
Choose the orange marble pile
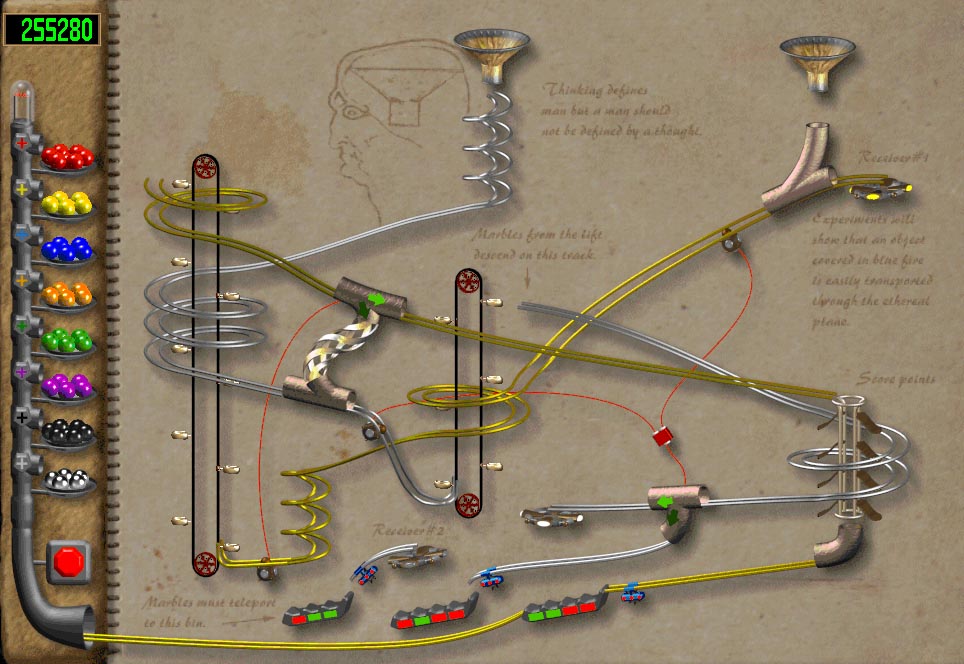click(68, 296)
